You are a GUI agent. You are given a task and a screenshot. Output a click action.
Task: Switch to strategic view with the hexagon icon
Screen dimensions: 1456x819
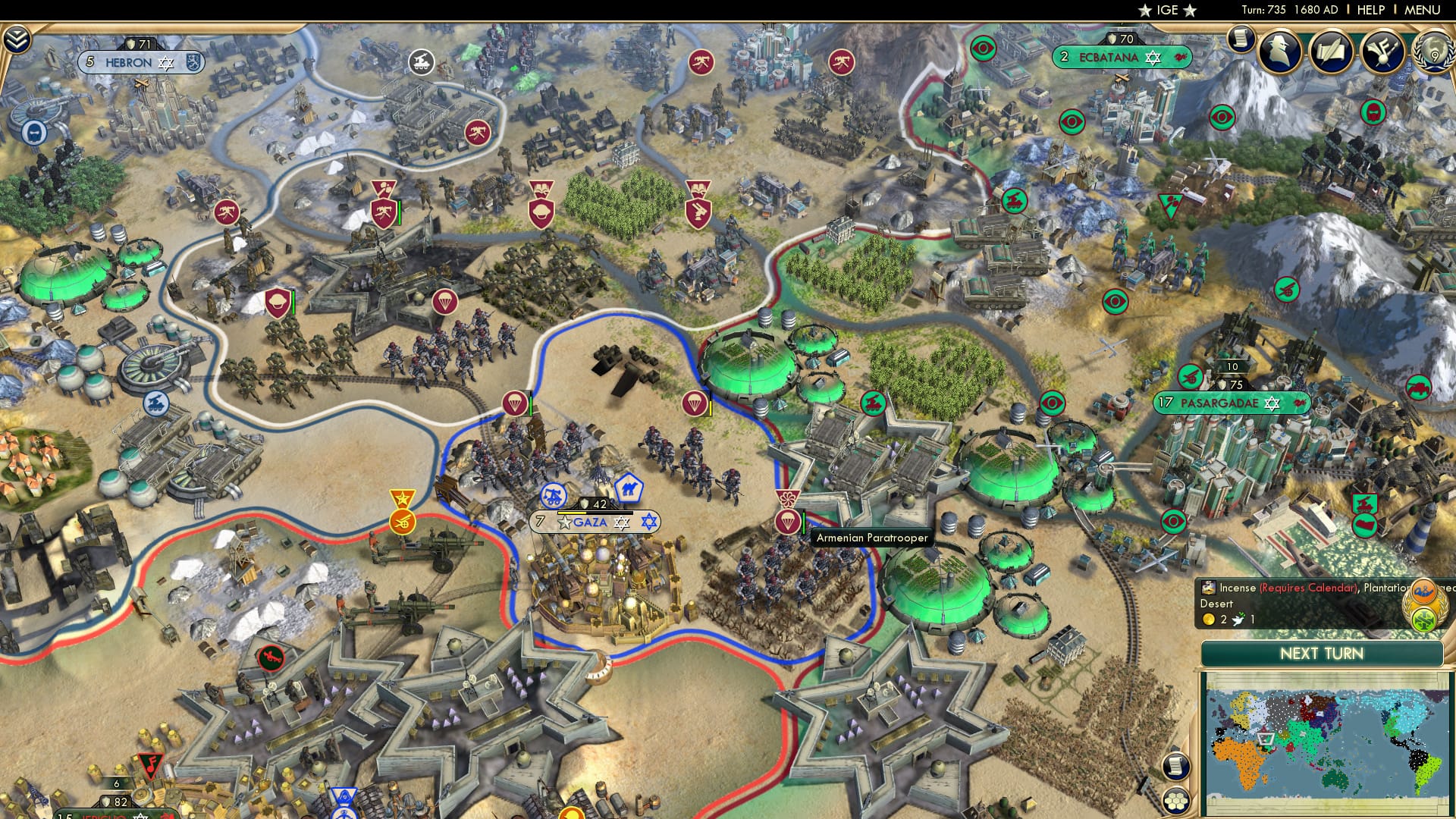(1175, 800)
